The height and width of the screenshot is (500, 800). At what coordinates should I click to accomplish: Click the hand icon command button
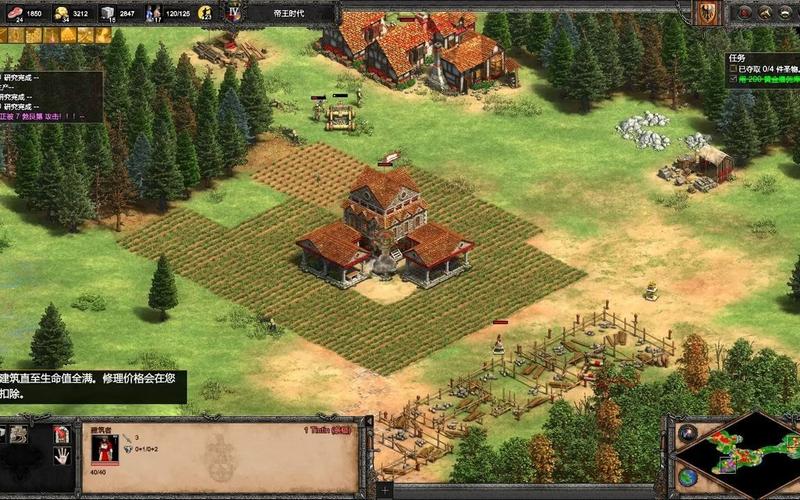(62, 456)
